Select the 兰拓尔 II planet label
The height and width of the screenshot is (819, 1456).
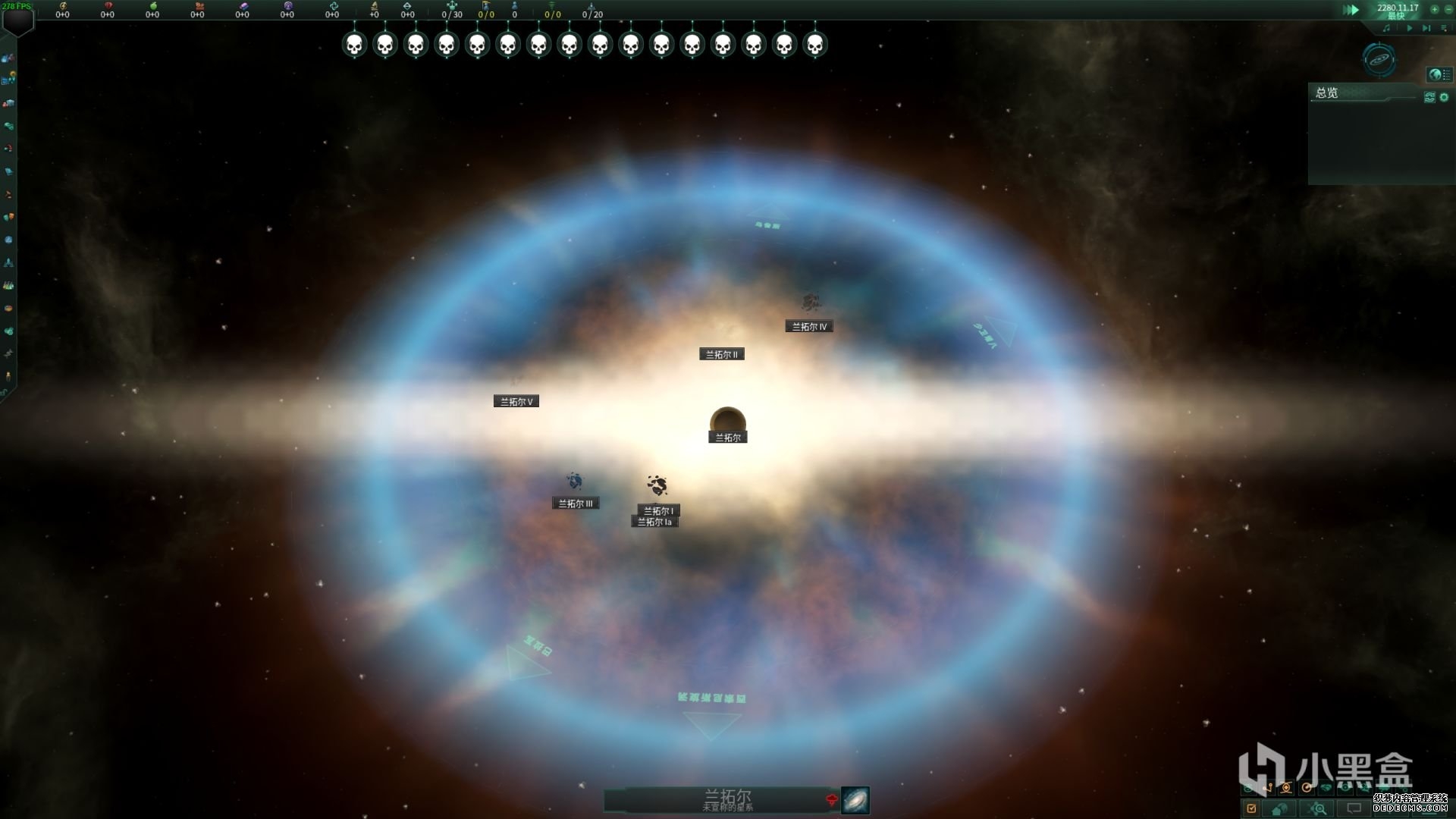721,354
